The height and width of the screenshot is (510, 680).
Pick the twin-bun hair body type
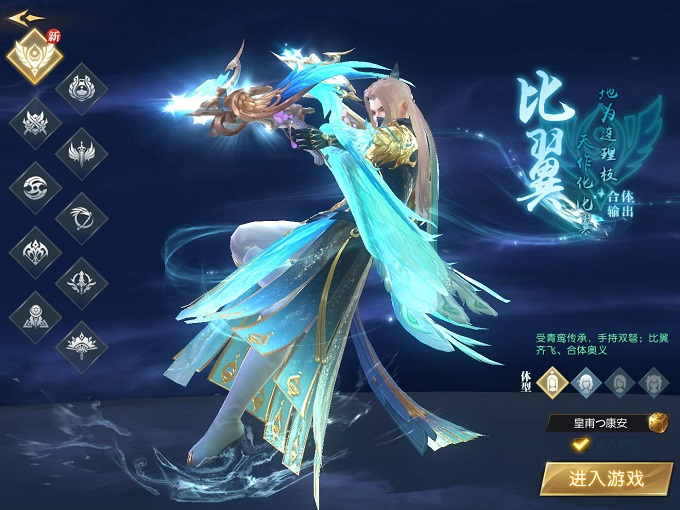pyautogui.click(x=653, y=380)
